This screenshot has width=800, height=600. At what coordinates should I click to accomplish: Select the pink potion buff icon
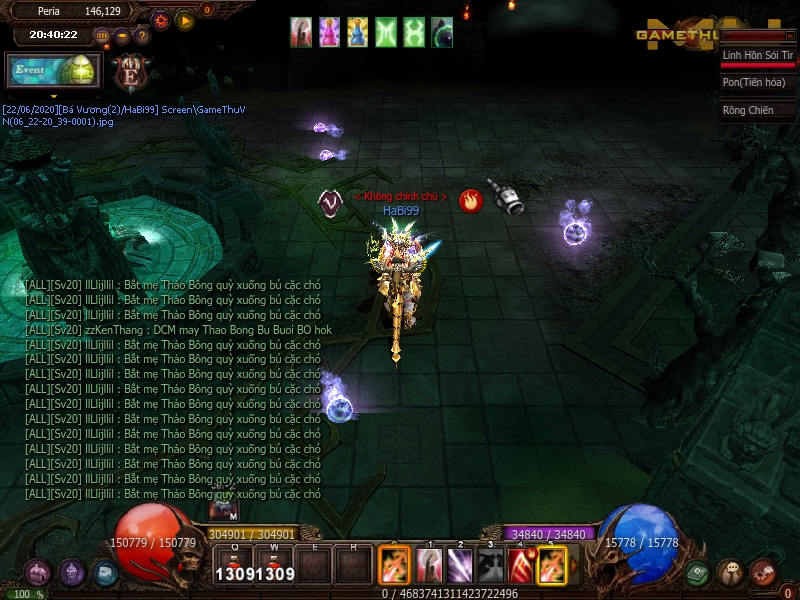pos(329,33)
